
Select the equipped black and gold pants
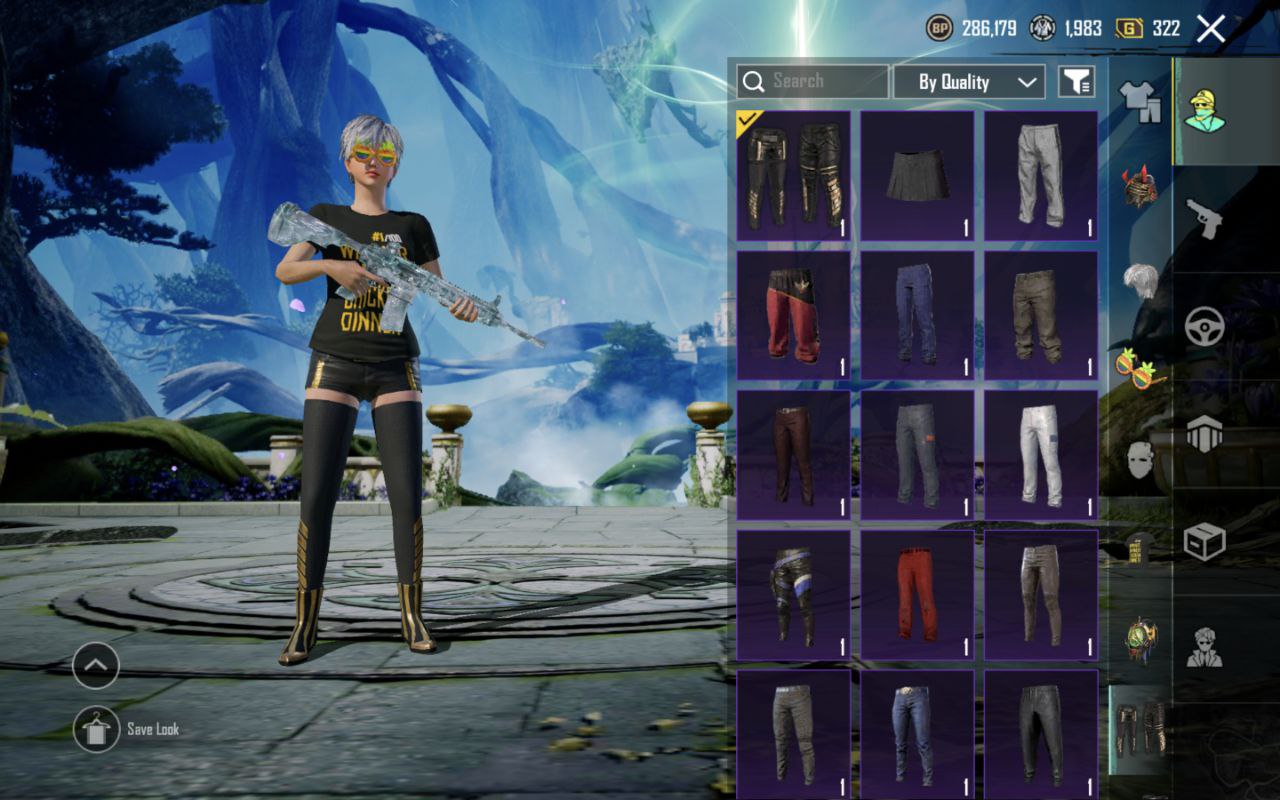(793, 175)
